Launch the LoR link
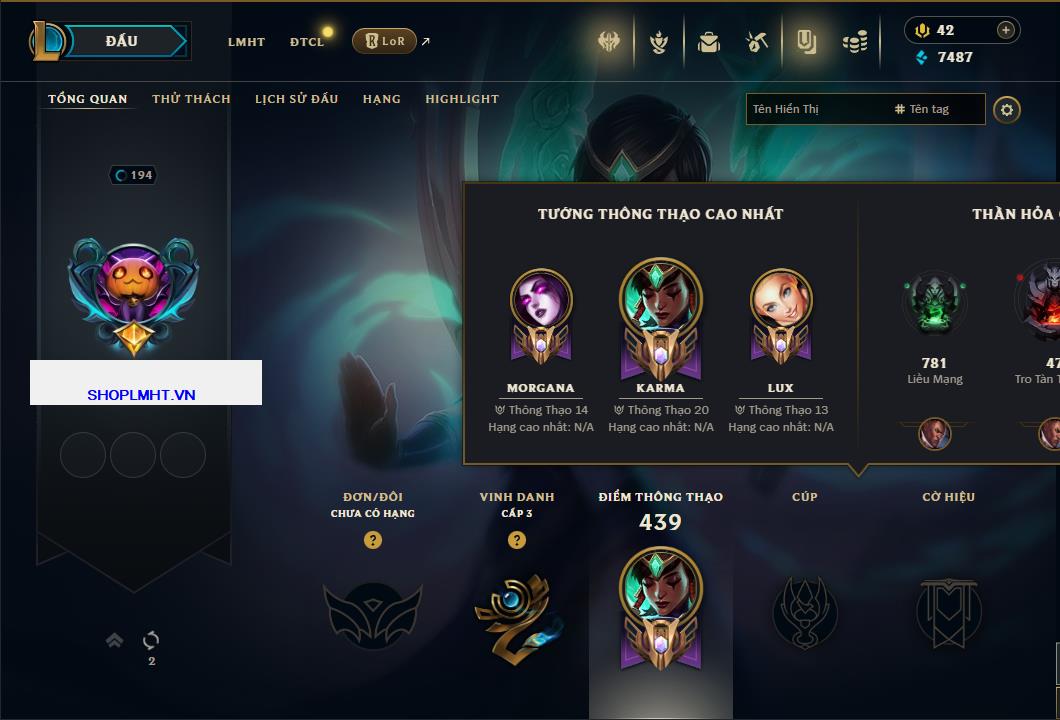This screenshot has width=1060, height=720. click(385, 41)
